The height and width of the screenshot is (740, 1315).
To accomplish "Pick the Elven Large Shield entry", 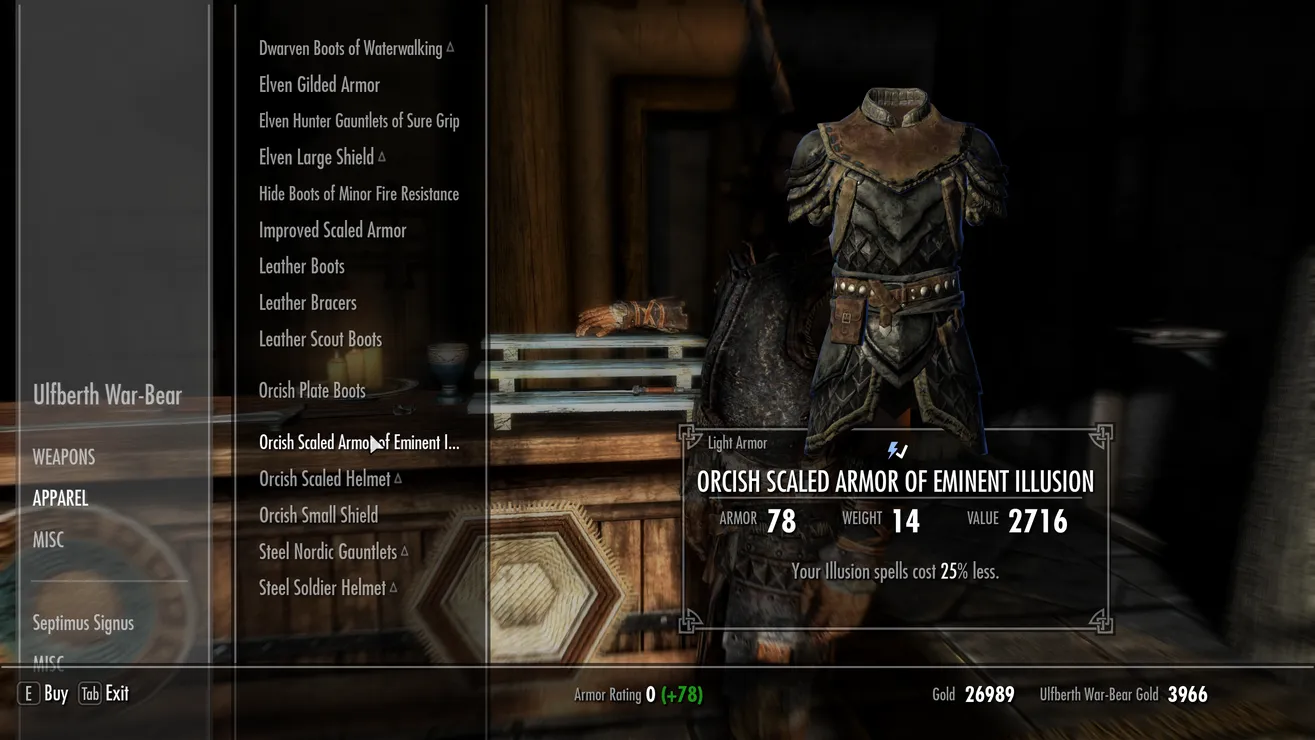I will 316,157.
